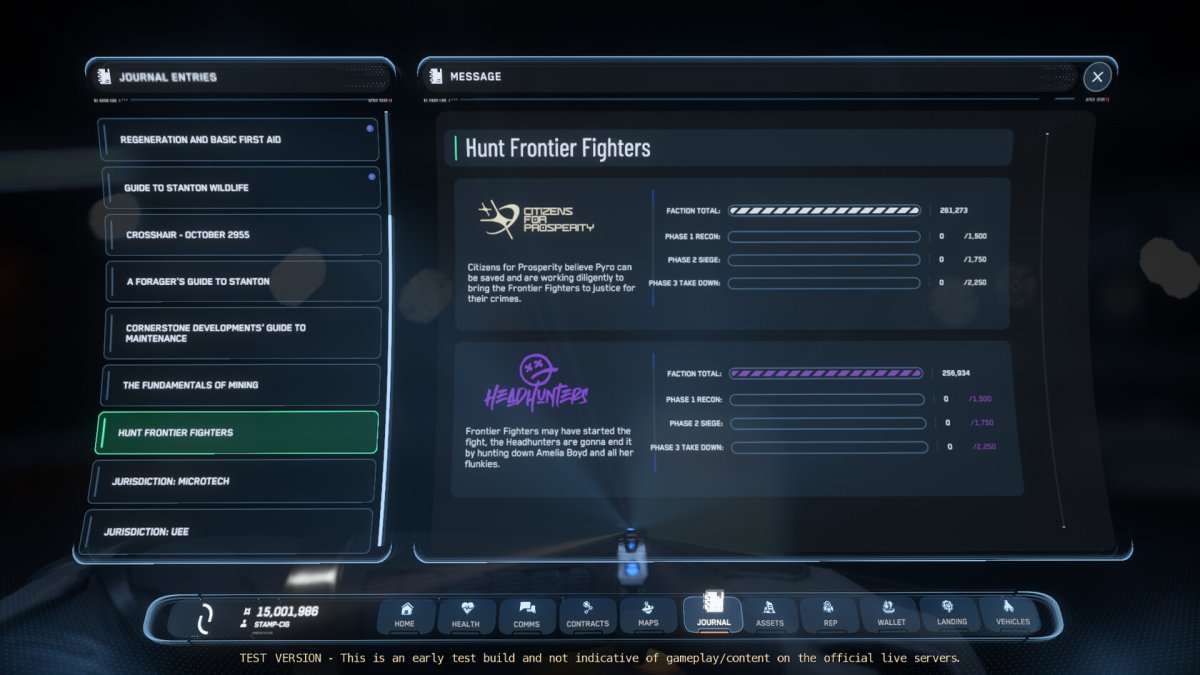Open the Maps tab
Viewport: 1200px width, 675px height.
tap(648, 615)
